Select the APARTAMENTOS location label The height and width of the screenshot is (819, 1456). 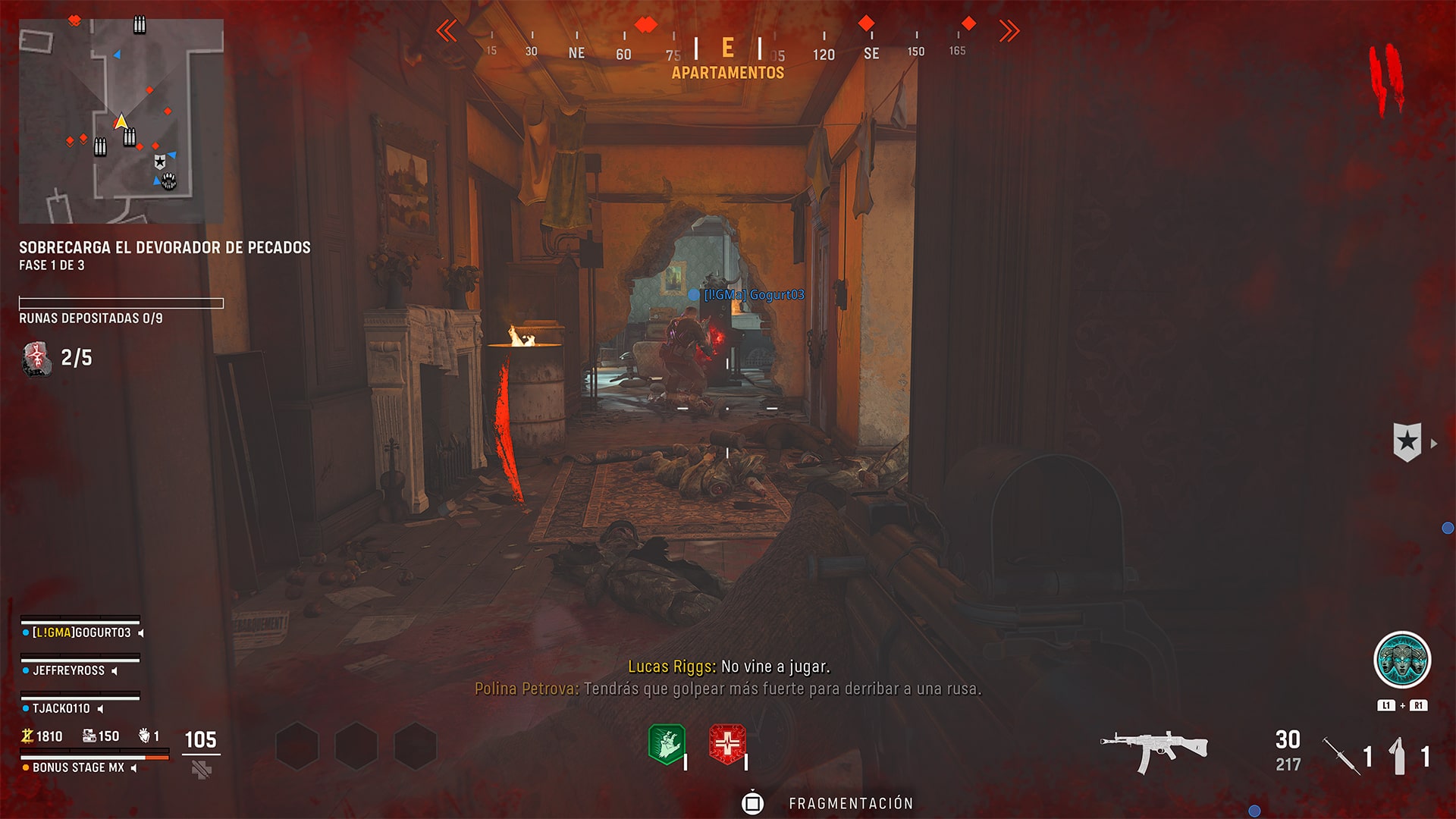click(727, 74)
